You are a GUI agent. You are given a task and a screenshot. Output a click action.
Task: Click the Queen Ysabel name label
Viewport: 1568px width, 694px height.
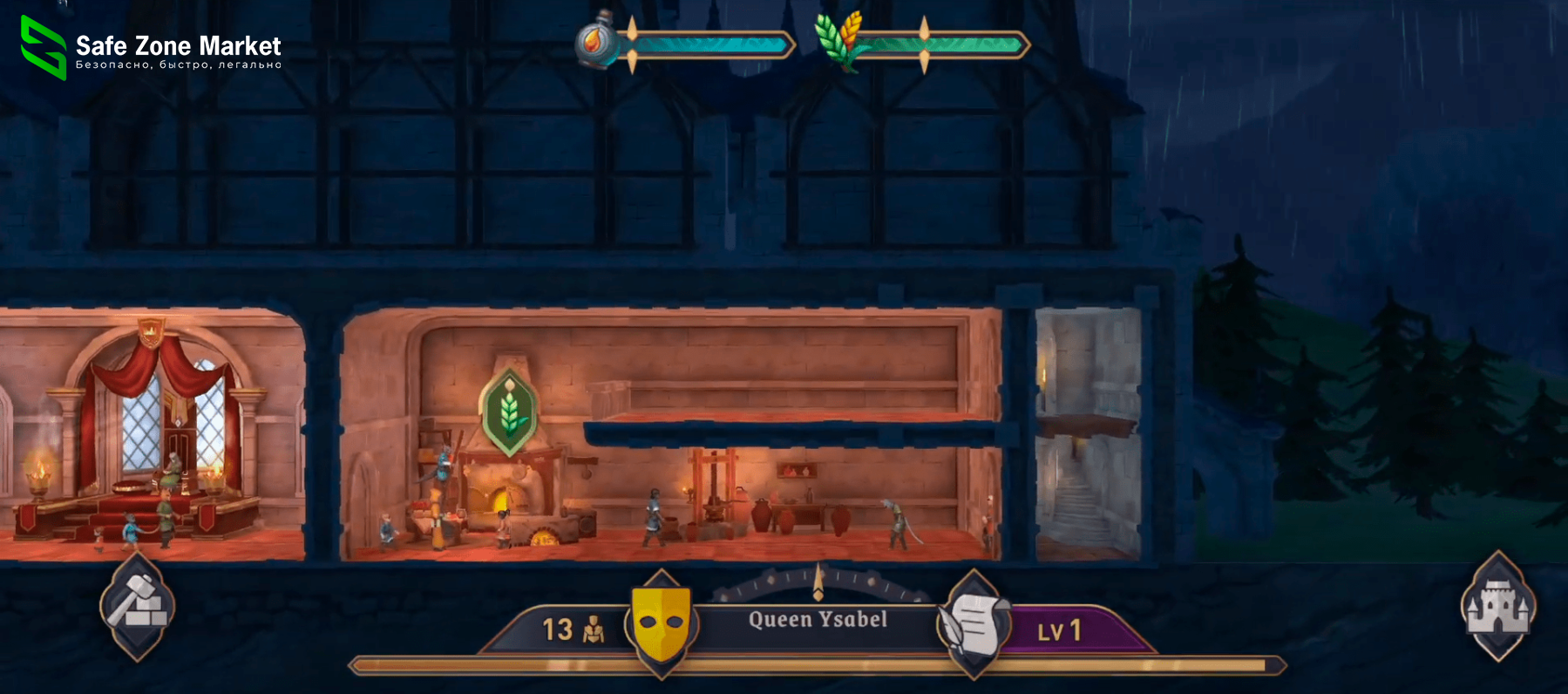tap(818, 621)
